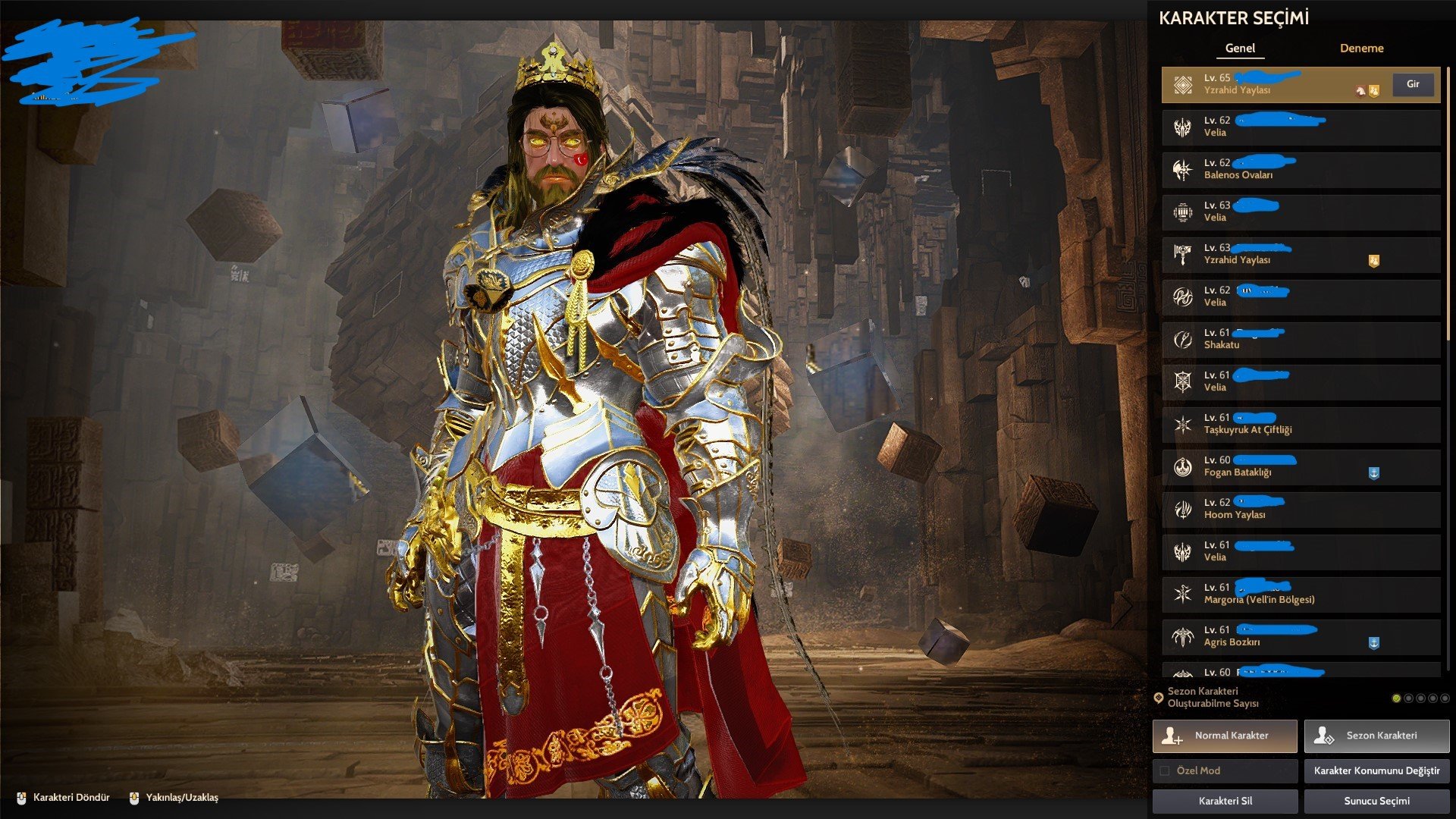The image size is (1456, 819).
Task: Enable the Özel Mod checkbox
Action: tap(1165, 770)
